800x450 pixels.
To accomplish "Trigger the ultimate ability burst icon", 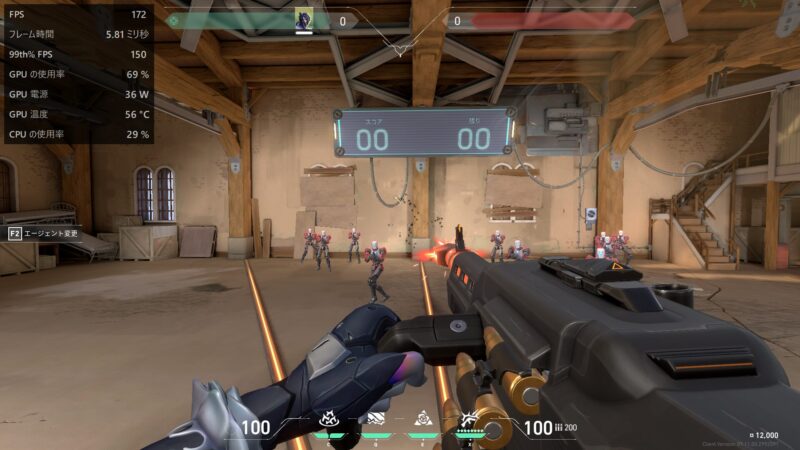I will click(x=470, y=420).
